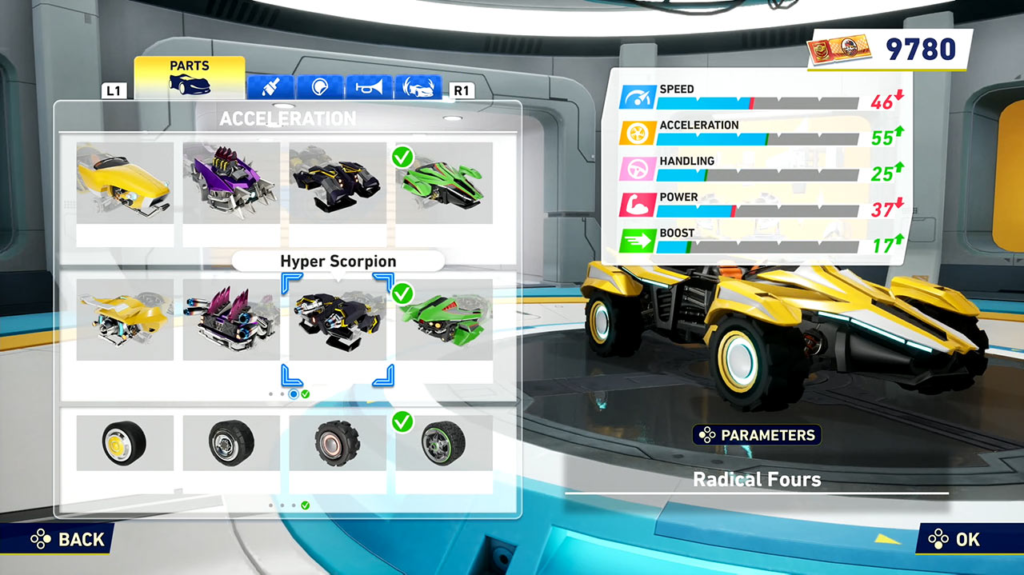Choose the silver-rimmed tire
Viewport: 1024px width, 575px height.
coord(231,443)
